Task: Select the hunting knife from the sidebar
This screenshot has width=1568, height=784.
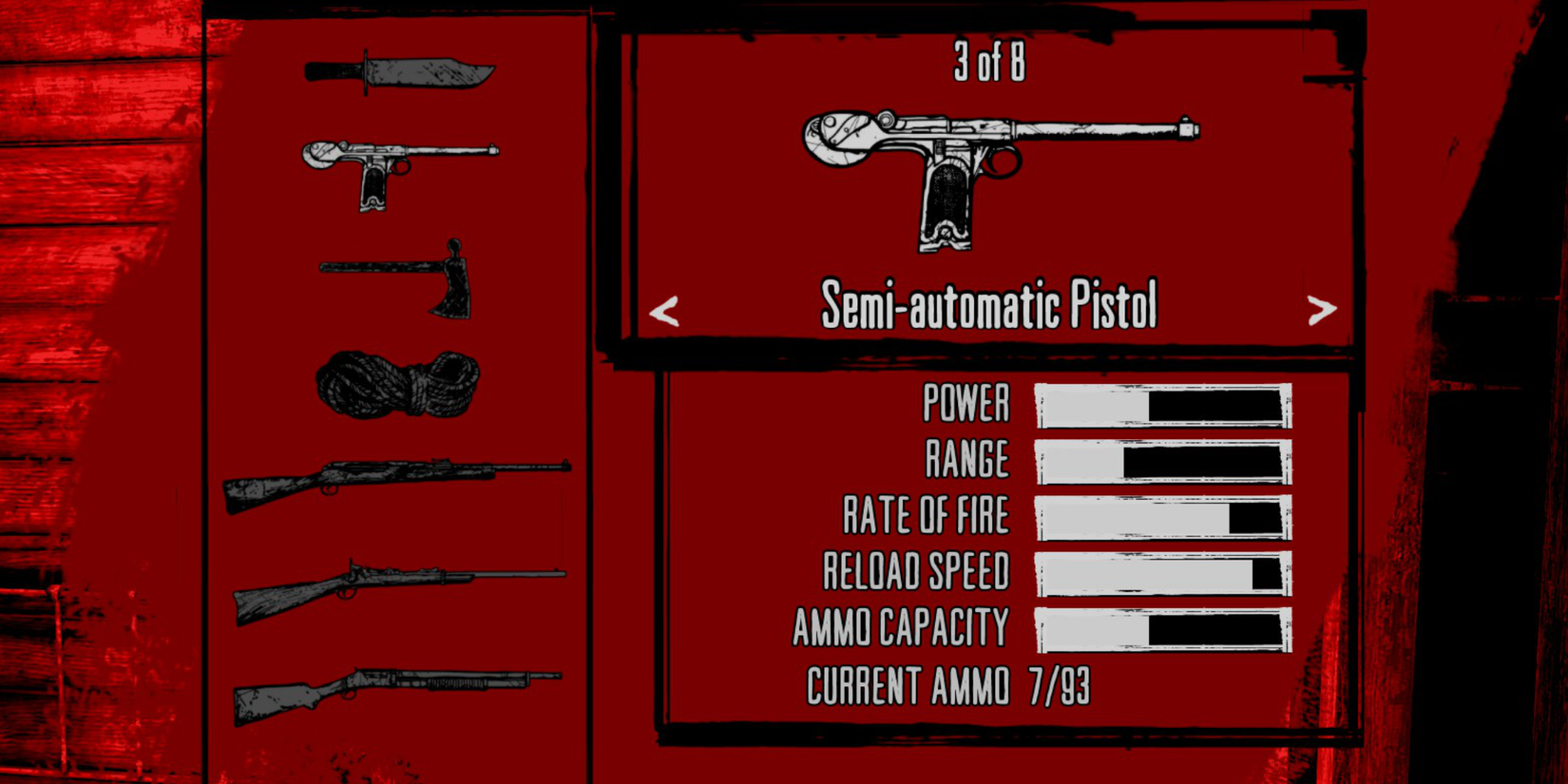Action: point(399,71)
